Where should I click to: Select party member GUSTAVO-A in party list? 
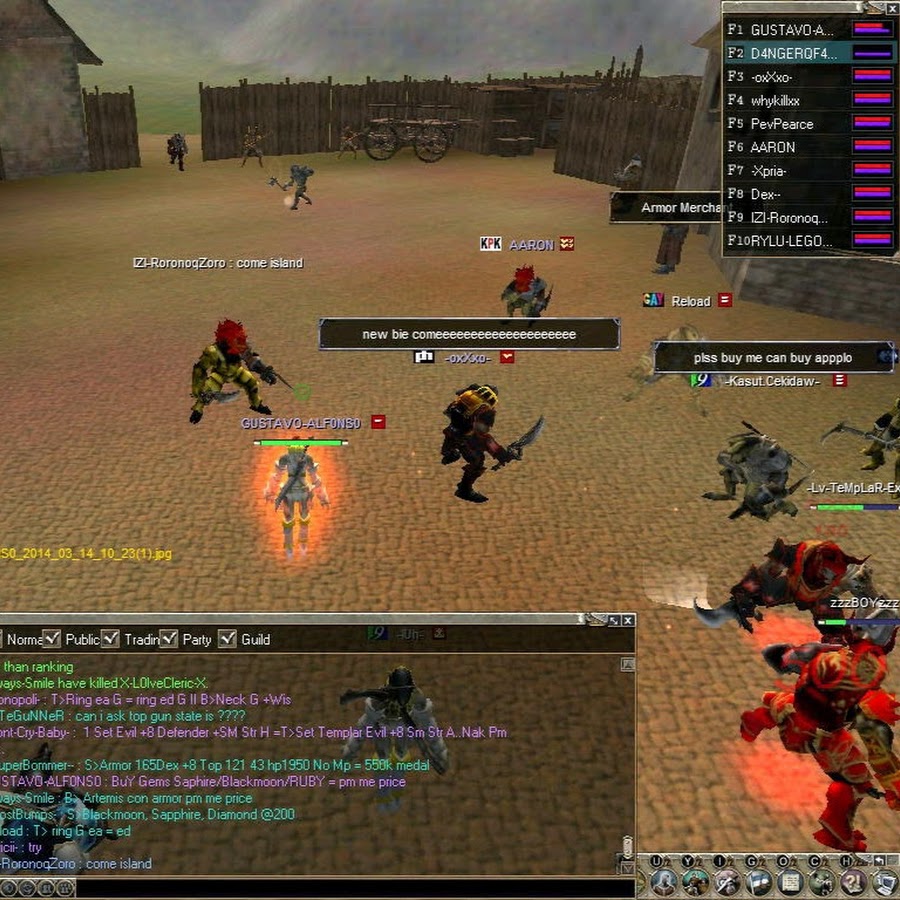792,30
